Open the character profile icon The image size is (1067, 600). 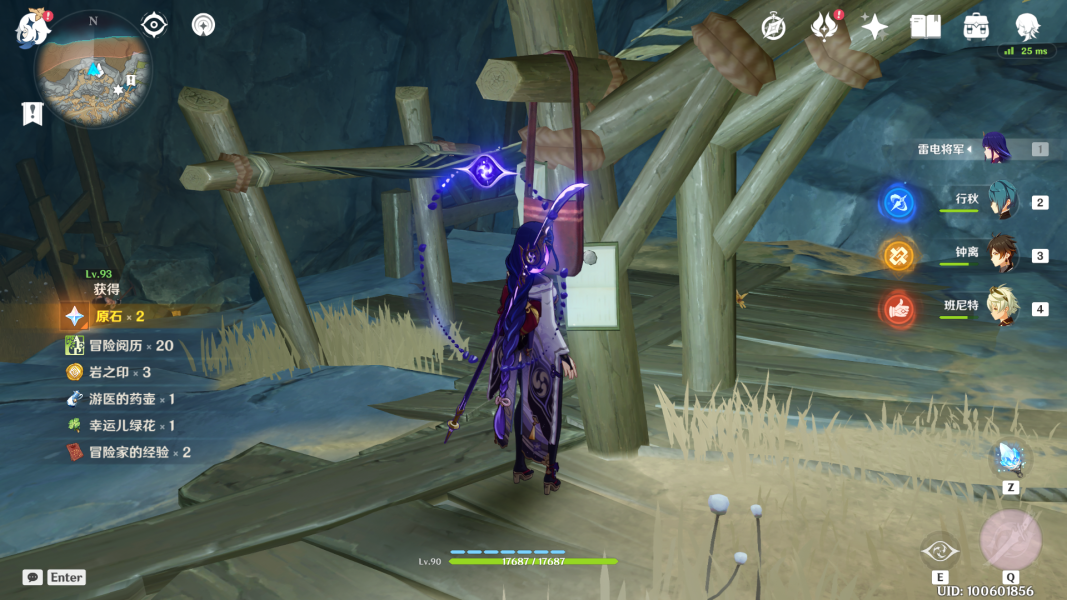pyautogui.click(x=1027, y=27)
